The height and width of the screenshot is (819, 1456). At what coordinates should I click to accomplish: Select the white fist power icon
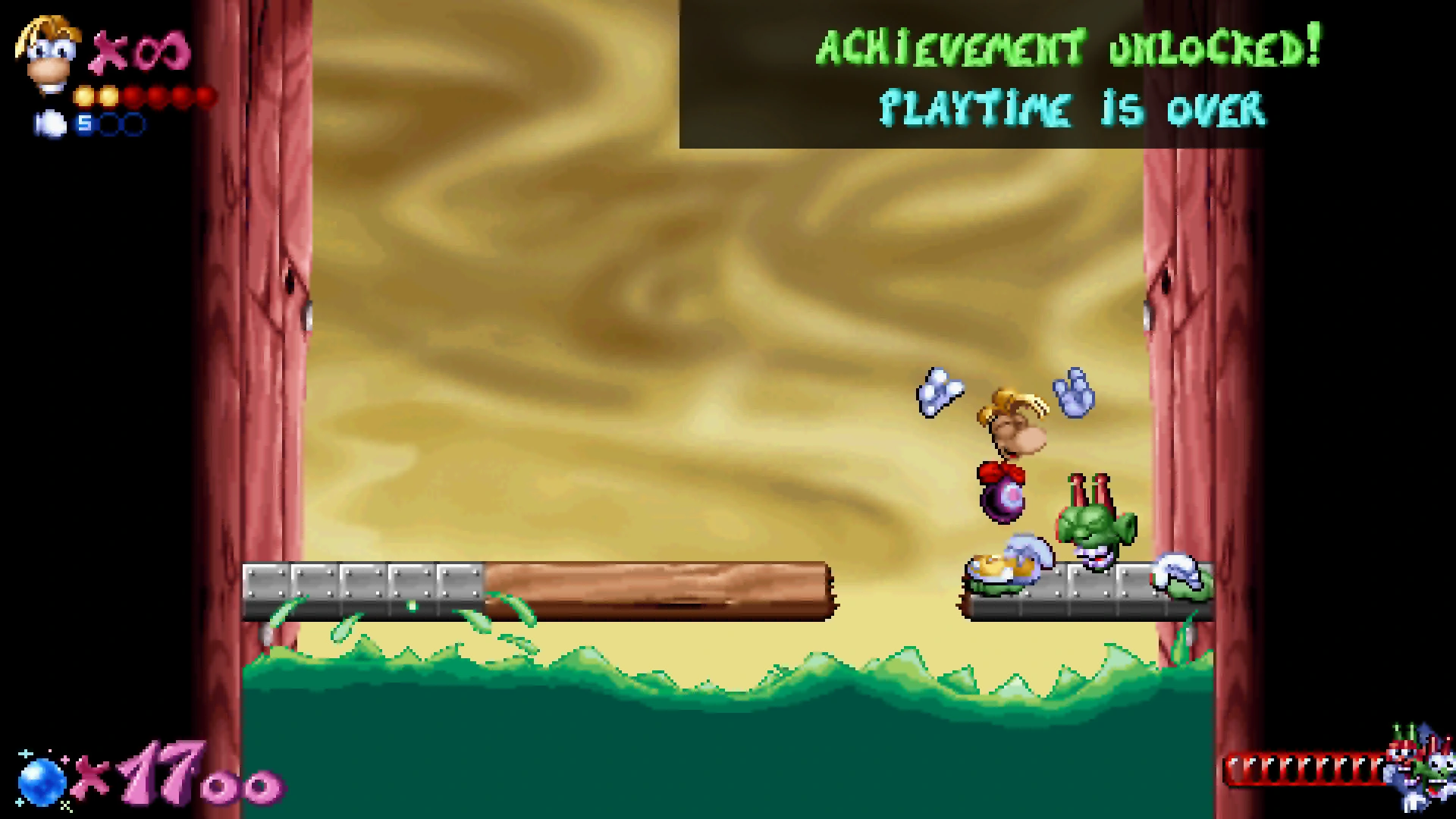click(51, 124)
